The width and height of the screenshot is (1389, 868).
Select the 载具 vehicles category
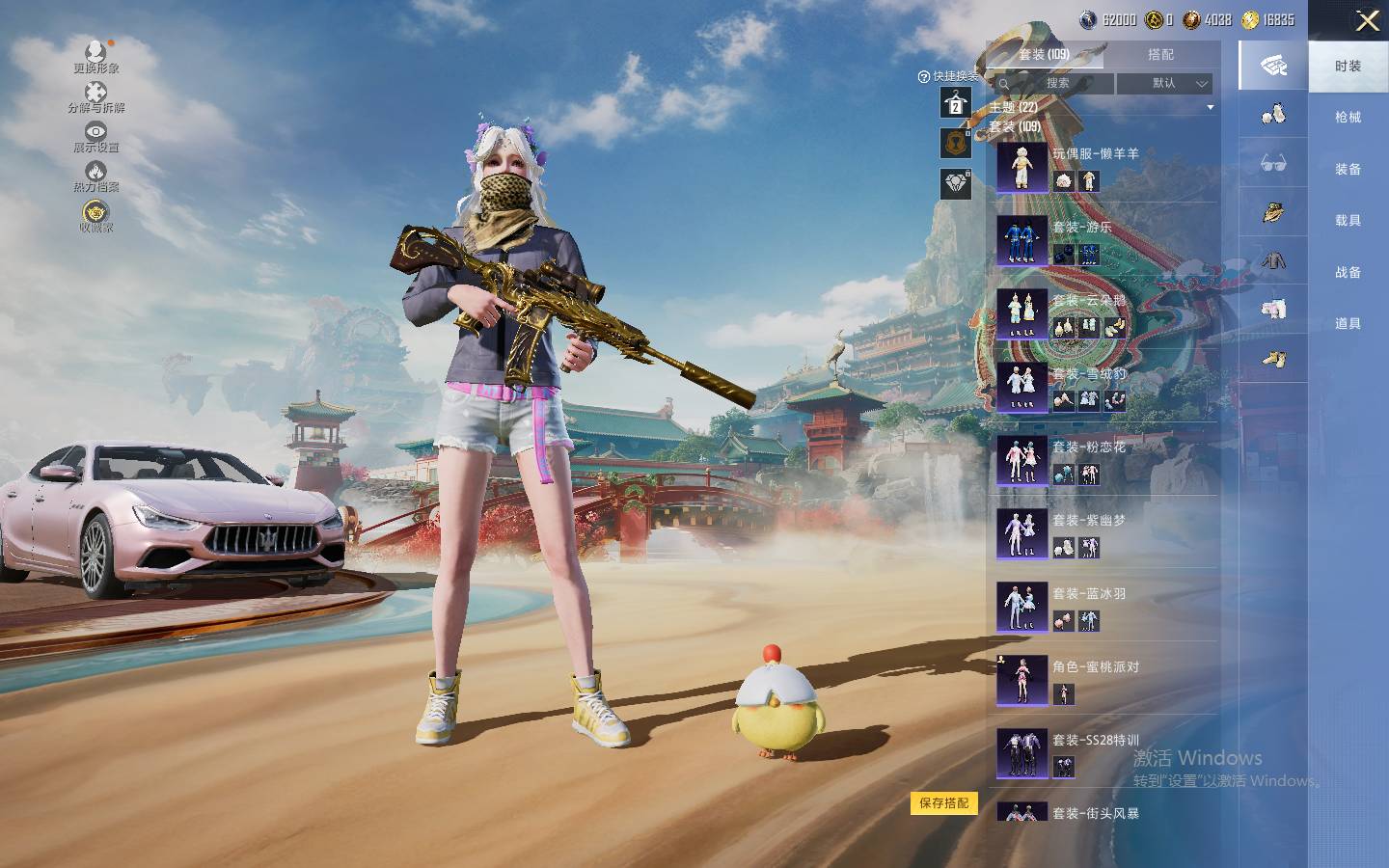coord(1348,221)
